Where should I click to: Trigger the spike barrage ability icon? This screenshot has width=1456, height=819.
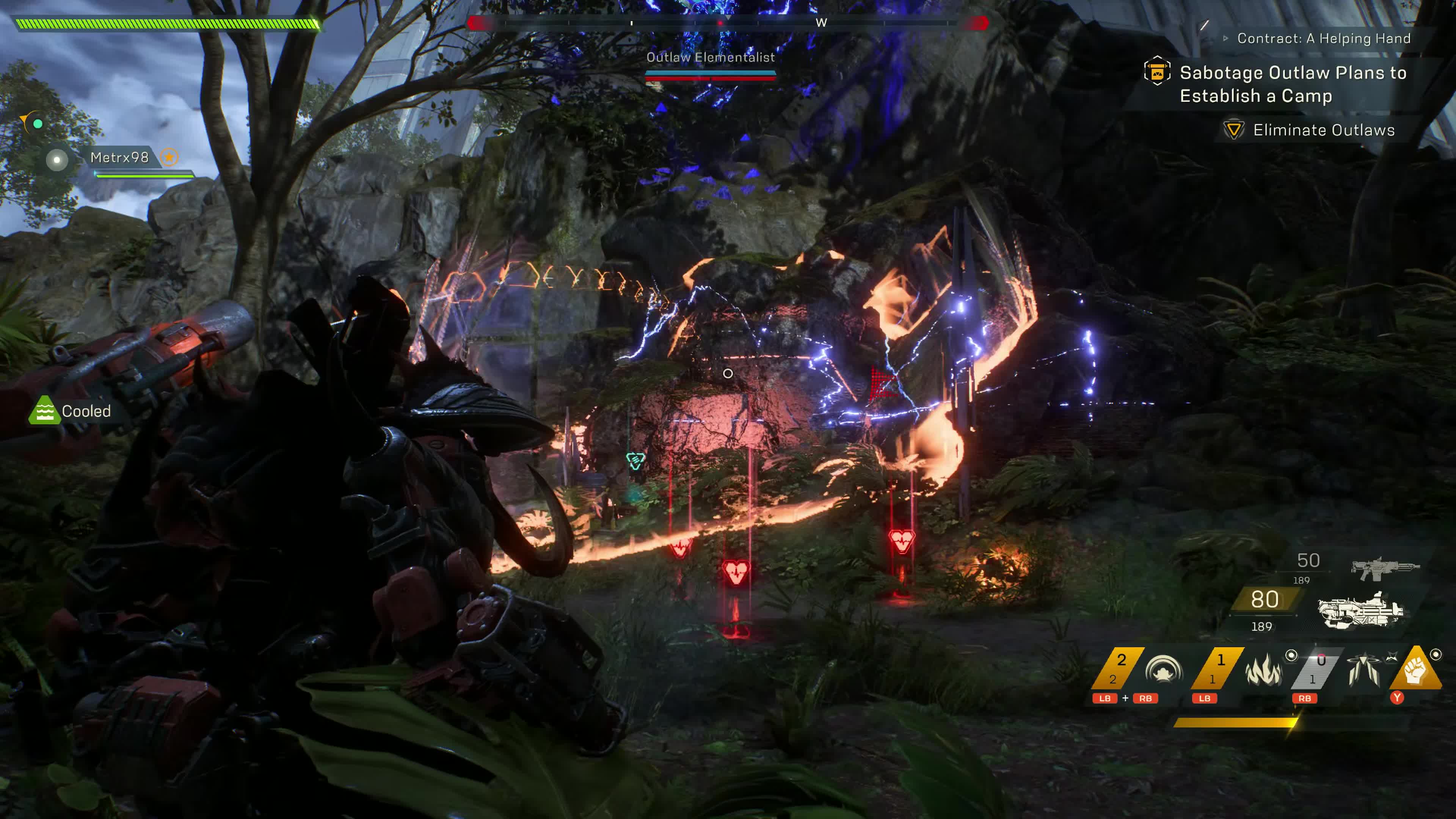tap(1363, 670)
